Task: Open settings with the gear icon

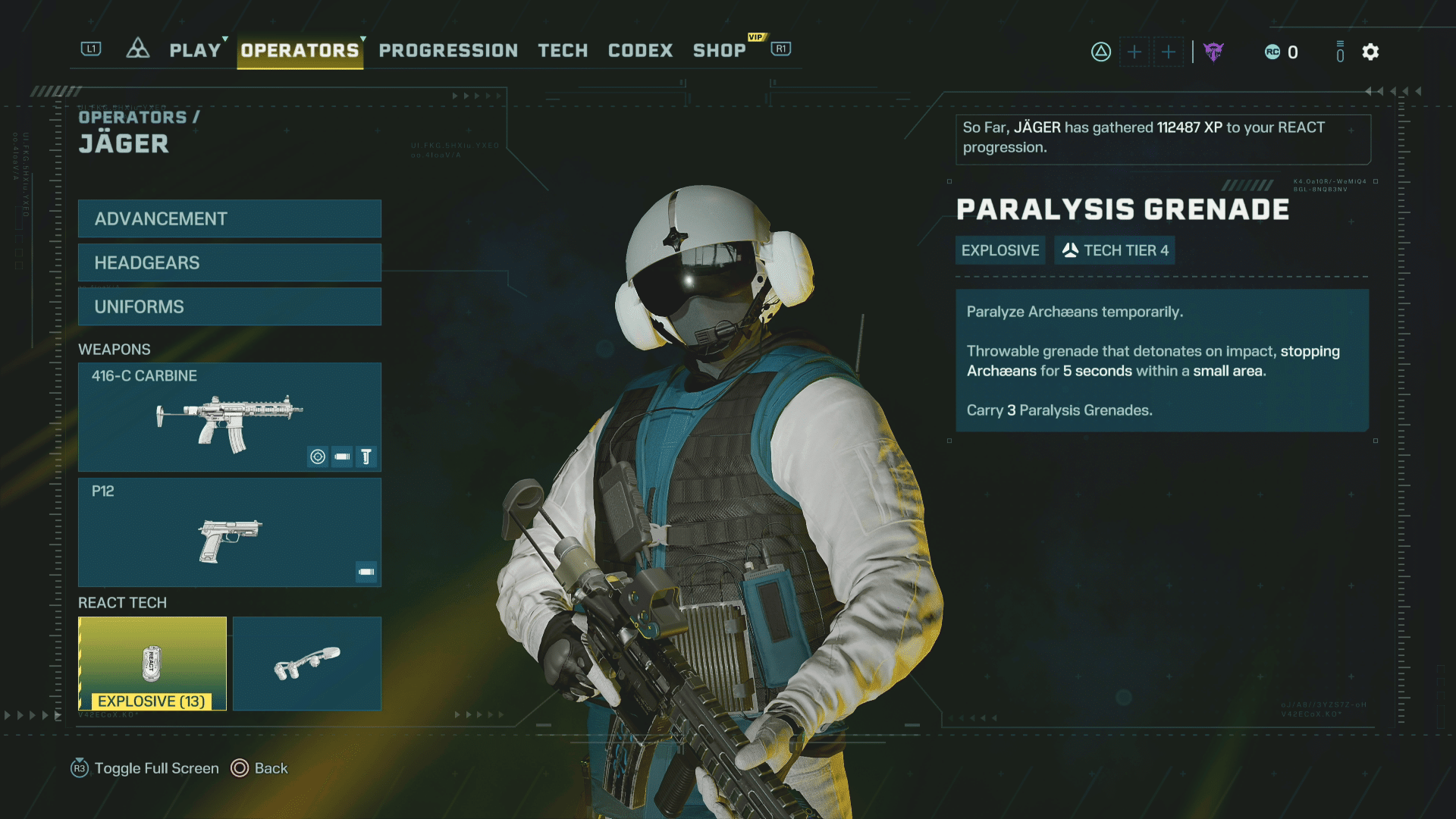Action: pyautogui.click(x=1370, y=52)
